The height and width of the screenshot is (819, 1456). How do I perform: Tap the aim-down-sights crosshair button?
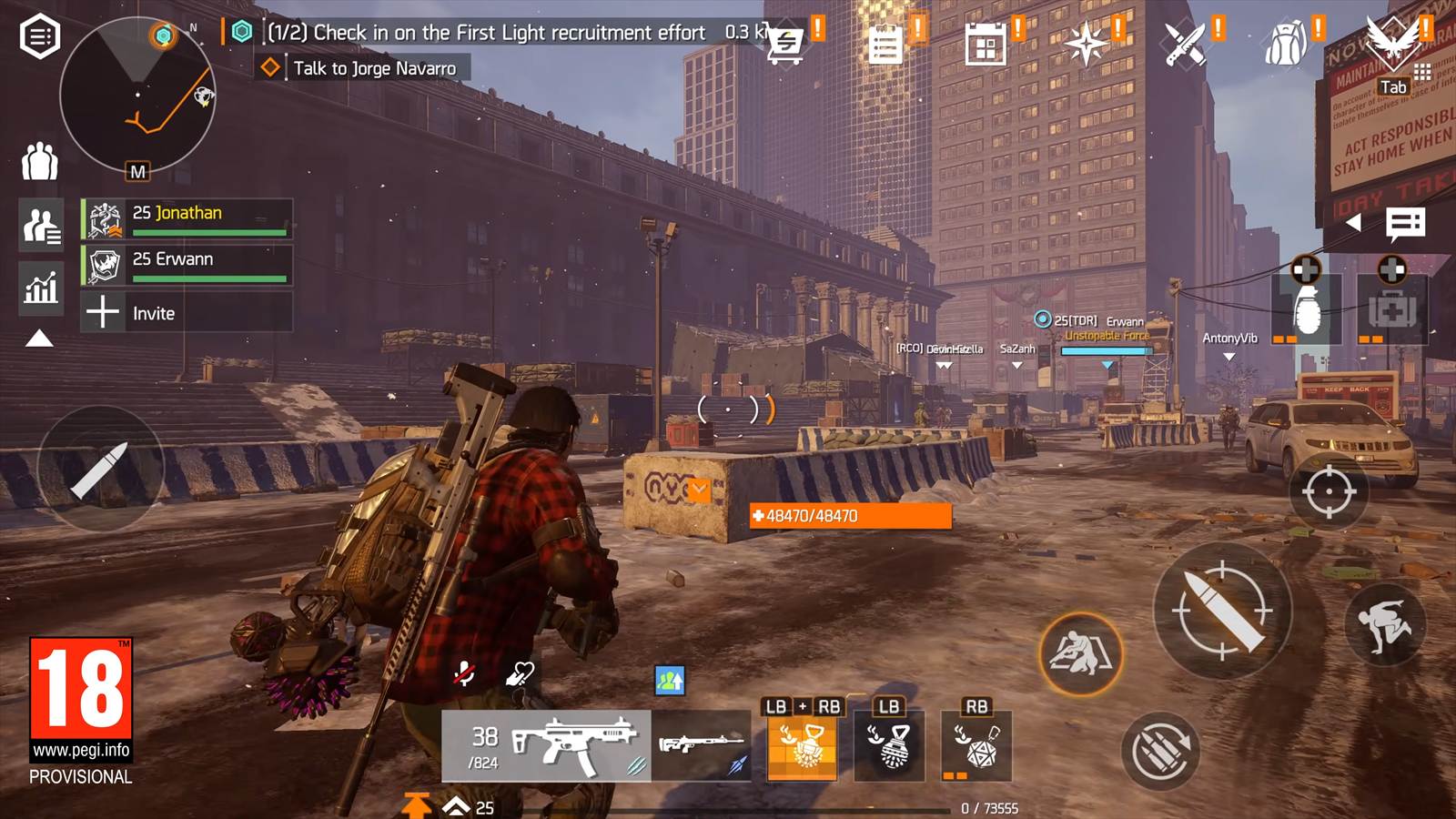[1329, 491]
